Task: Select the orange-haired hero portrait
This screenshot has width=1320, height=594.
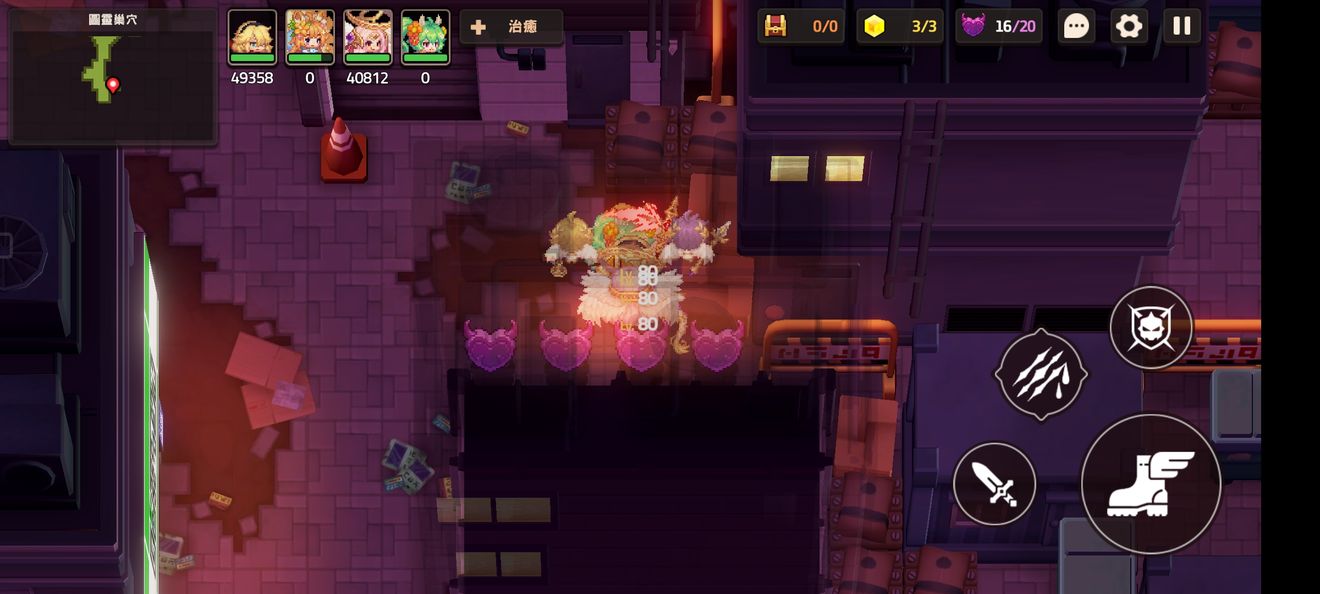Action: 310,38
